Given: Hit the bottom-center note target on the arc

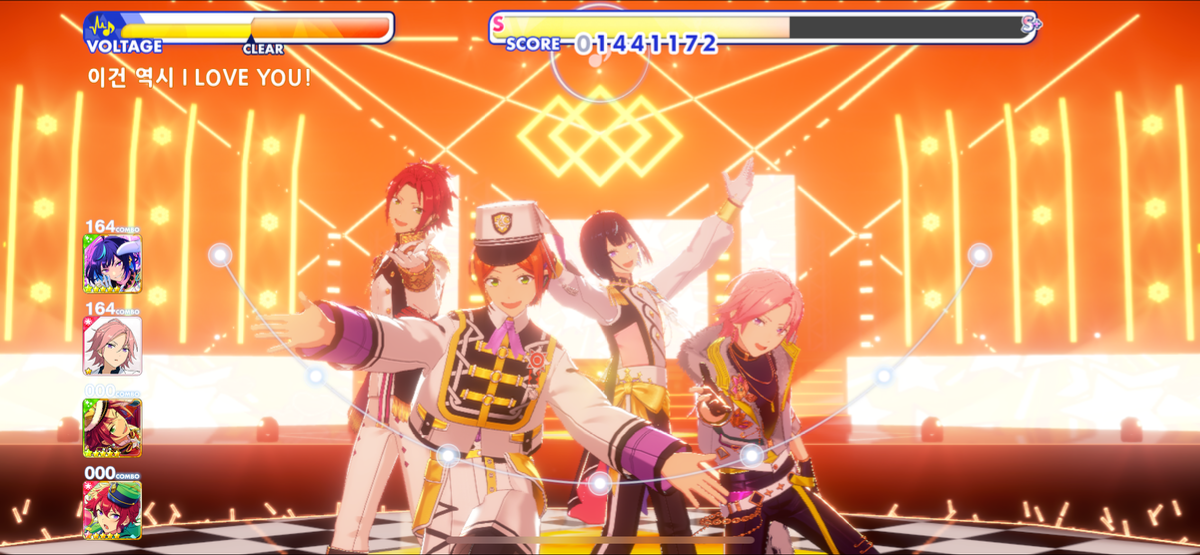Looking at the screenshot, I should pyautogui.click(x=600, y=484).
